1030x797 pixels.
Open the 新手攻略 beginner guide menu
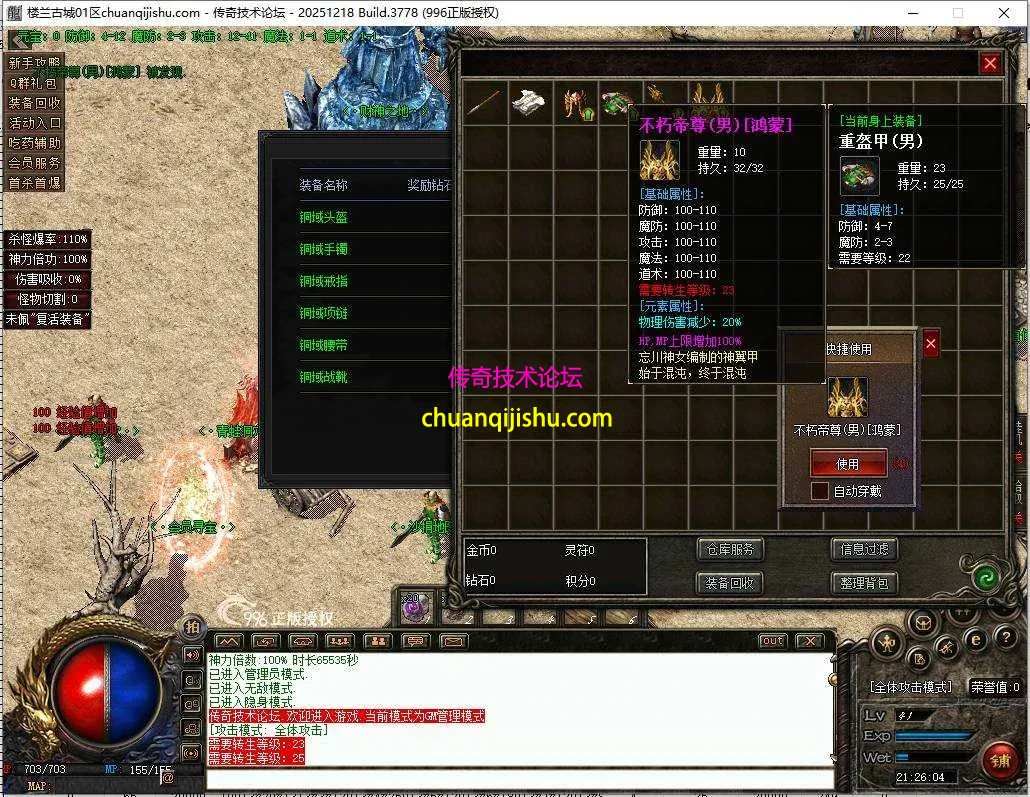coord(35,63)
